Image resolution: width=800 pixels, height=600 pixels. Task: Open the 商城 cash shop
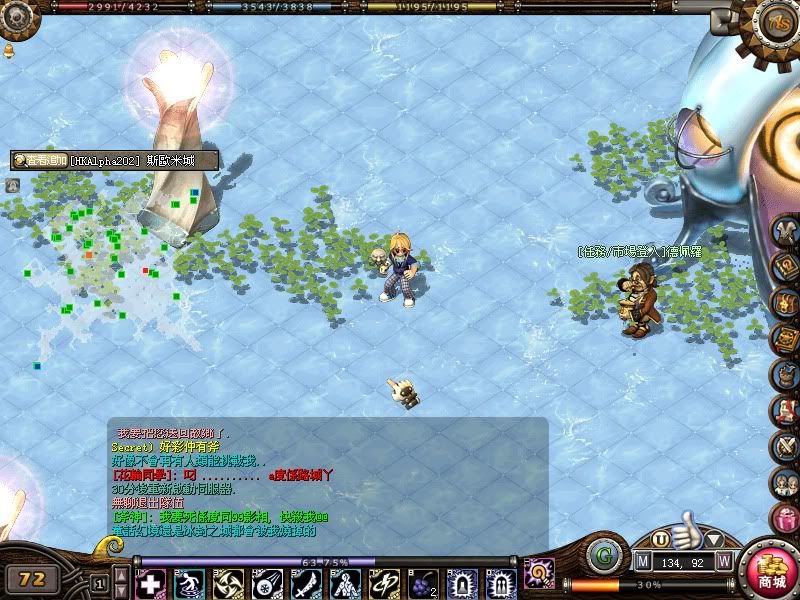coord(772,573)
